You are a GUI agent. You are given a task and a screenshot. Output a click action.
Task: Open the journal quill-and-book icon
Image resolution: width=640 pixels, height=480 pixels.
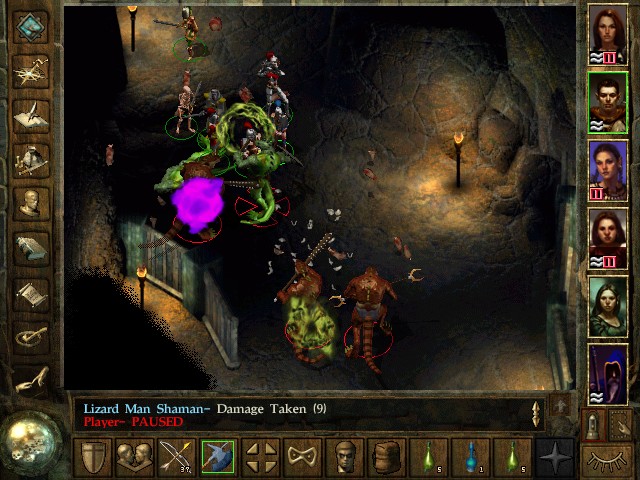32,113
